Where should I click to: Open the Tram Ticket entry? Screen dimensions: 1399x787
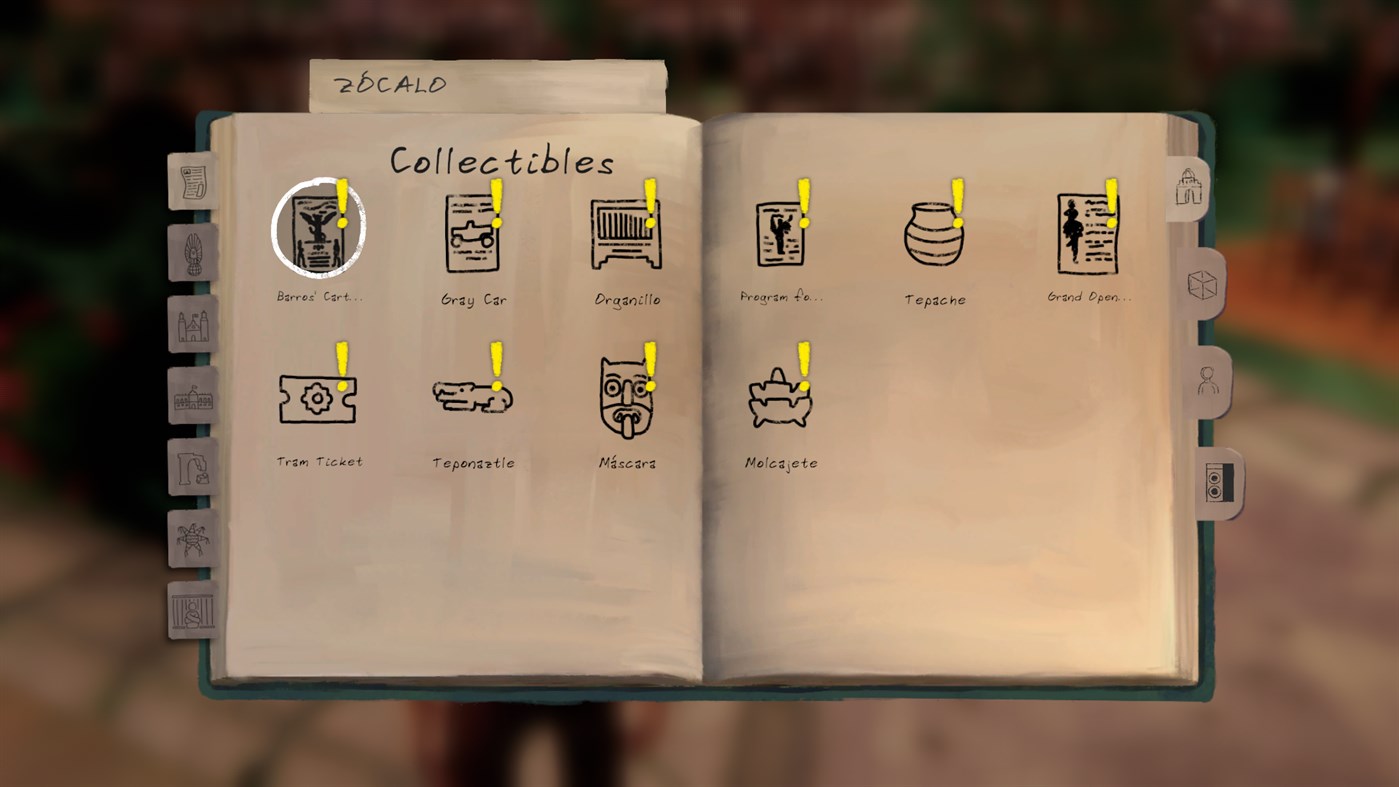318,399
